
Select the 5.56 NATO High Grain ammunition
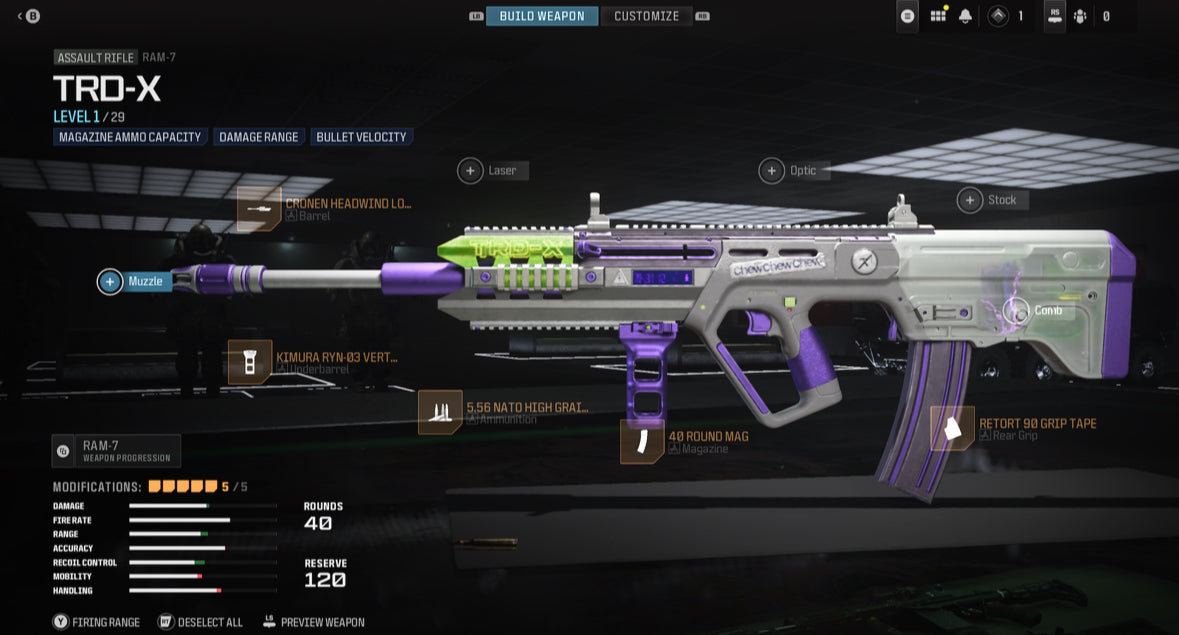coord(440,412)
